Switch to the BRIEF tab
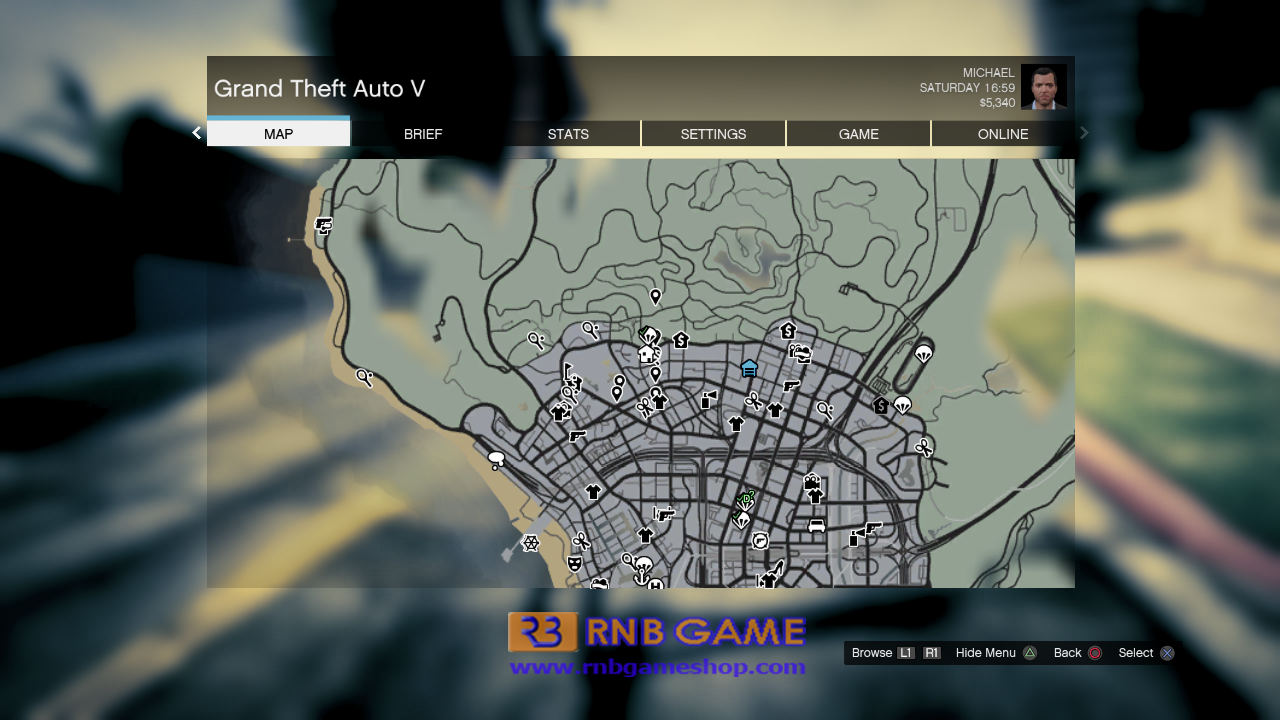Image resolution: width=1280 pixels, height=720 pixels. pos(423,134)
